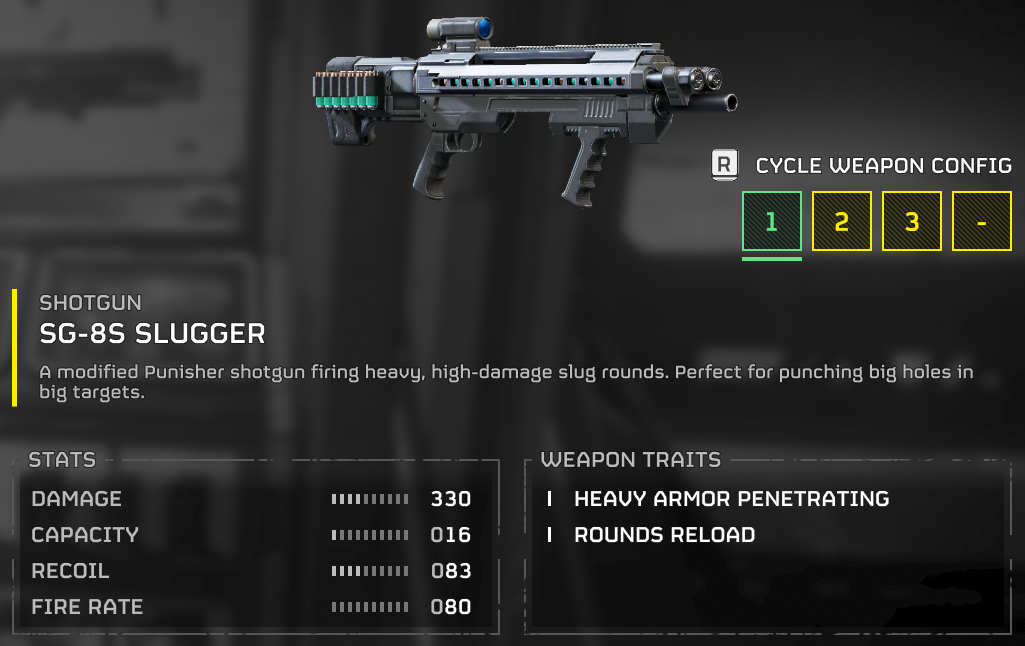Viewport: 1025px width, 646px height.
Task: Choose weapon config slot 3
Action: coord(911,221)
